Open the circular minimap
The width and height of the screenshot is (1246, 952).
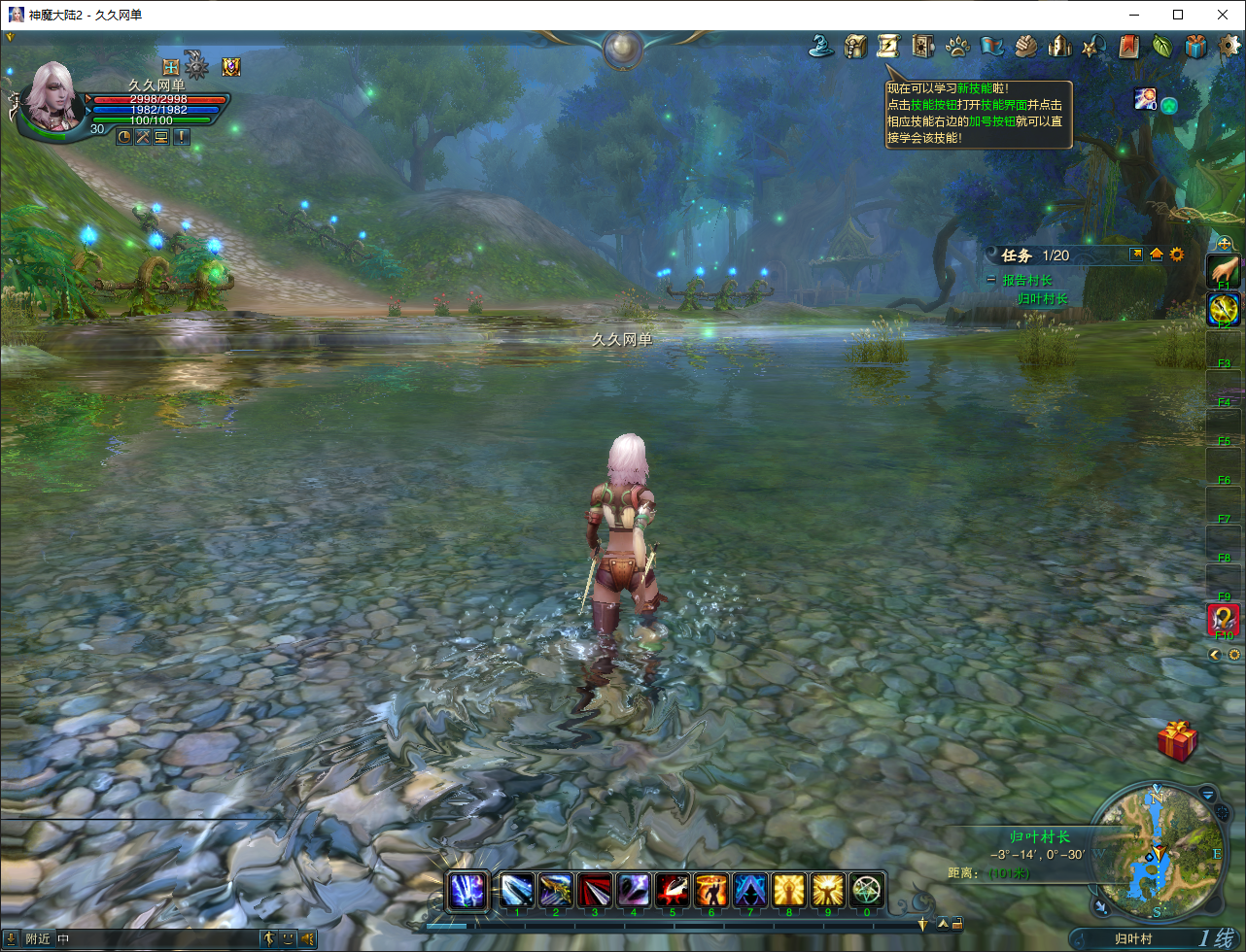coord(1158,853)
